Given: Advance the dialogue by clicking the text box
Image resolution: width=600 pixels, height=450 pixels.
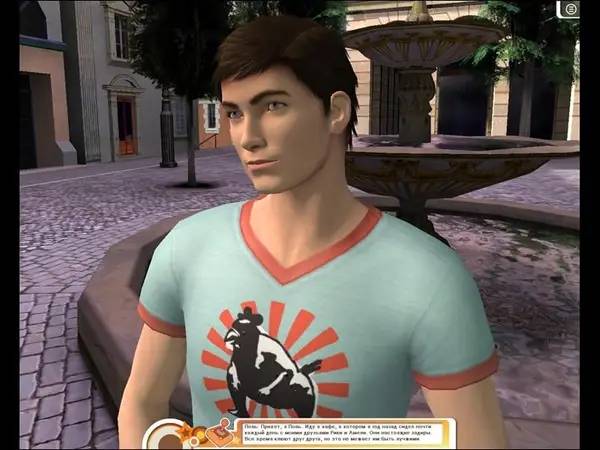Looking at the screenshot, I should point(345,433).
